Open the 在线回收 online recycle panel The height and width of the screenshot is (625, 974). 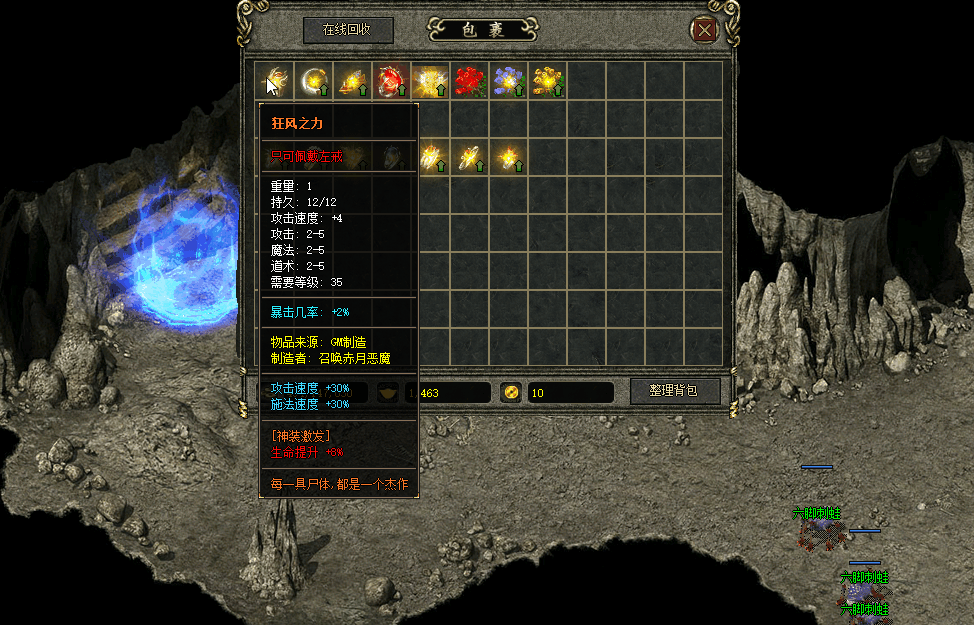(347, 30)
